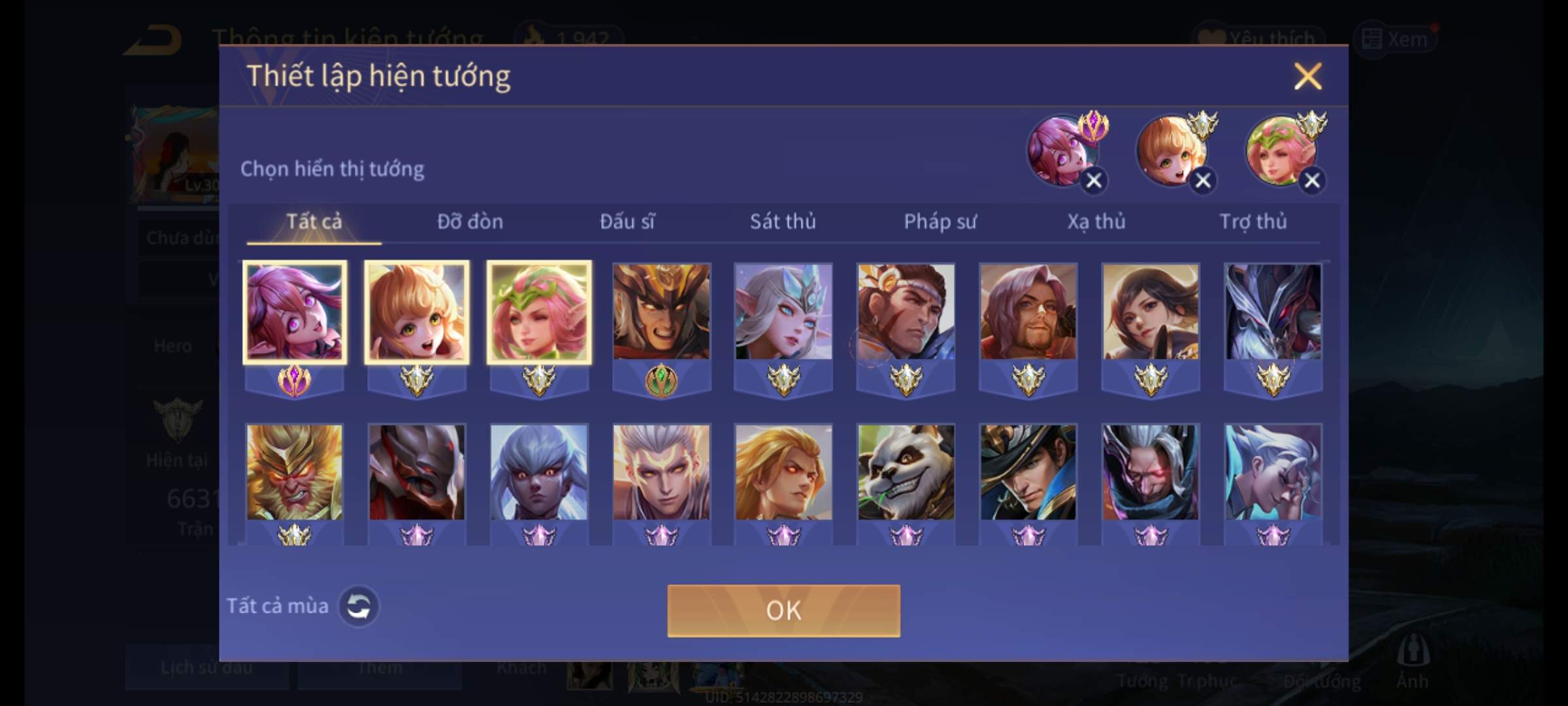Choose the red-armored masked hero portrait
Screen dimensions: 1568x706
pos(417,473)
